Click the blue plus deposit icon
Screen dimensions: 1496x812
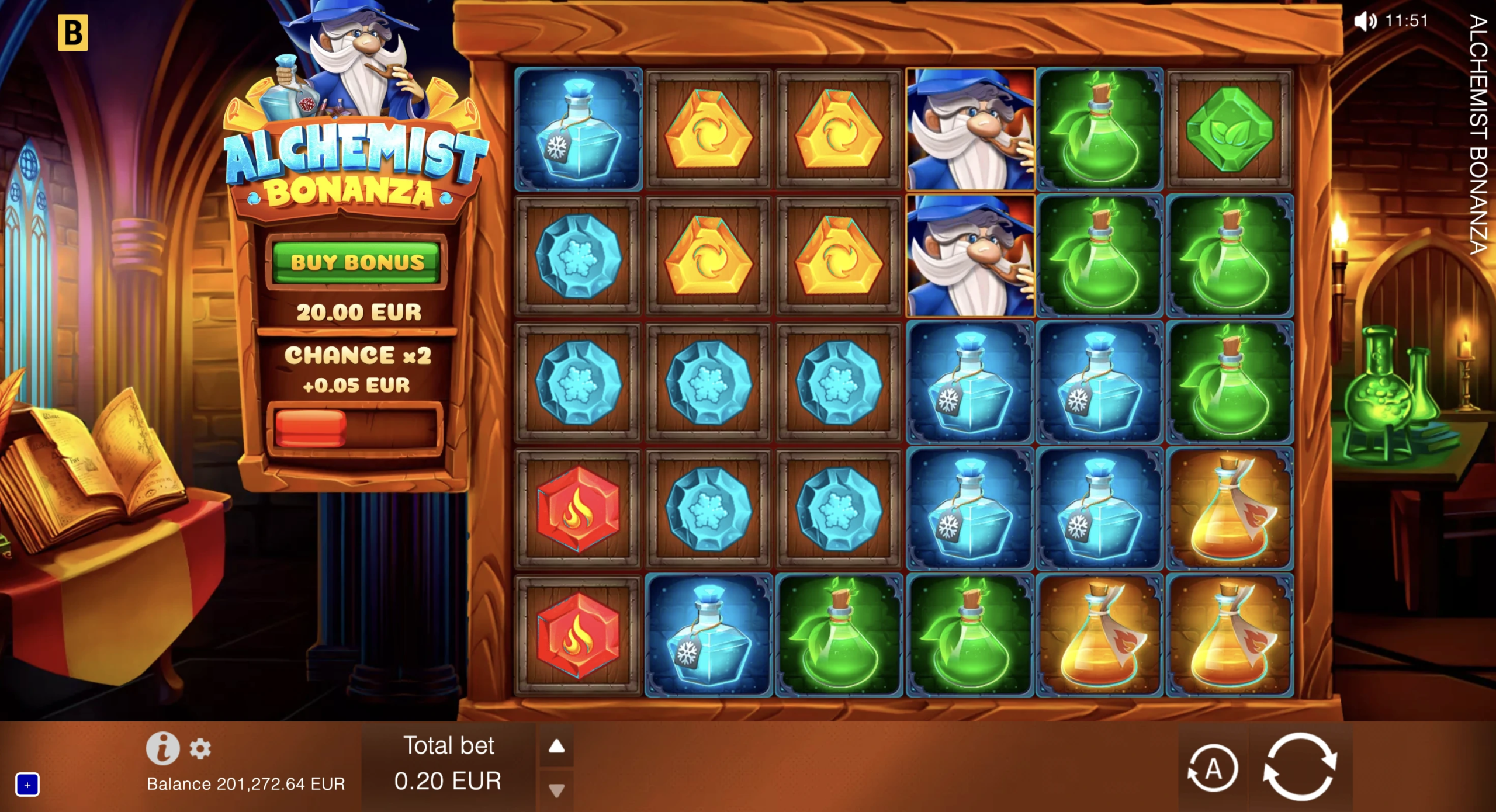[27, 786]
